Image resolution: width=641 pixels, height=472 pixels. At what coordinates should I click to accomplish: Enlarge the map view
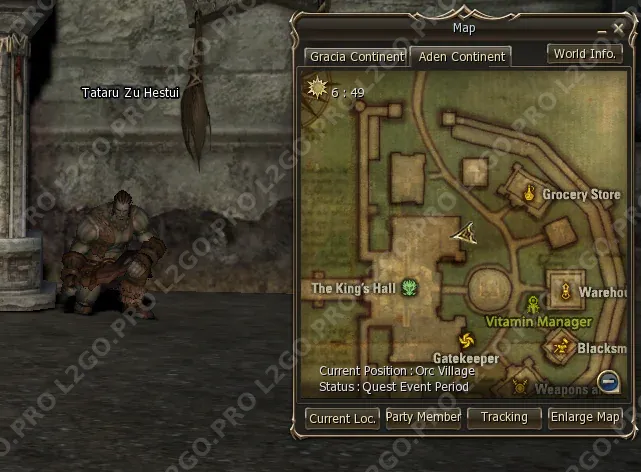coord(585,417)
